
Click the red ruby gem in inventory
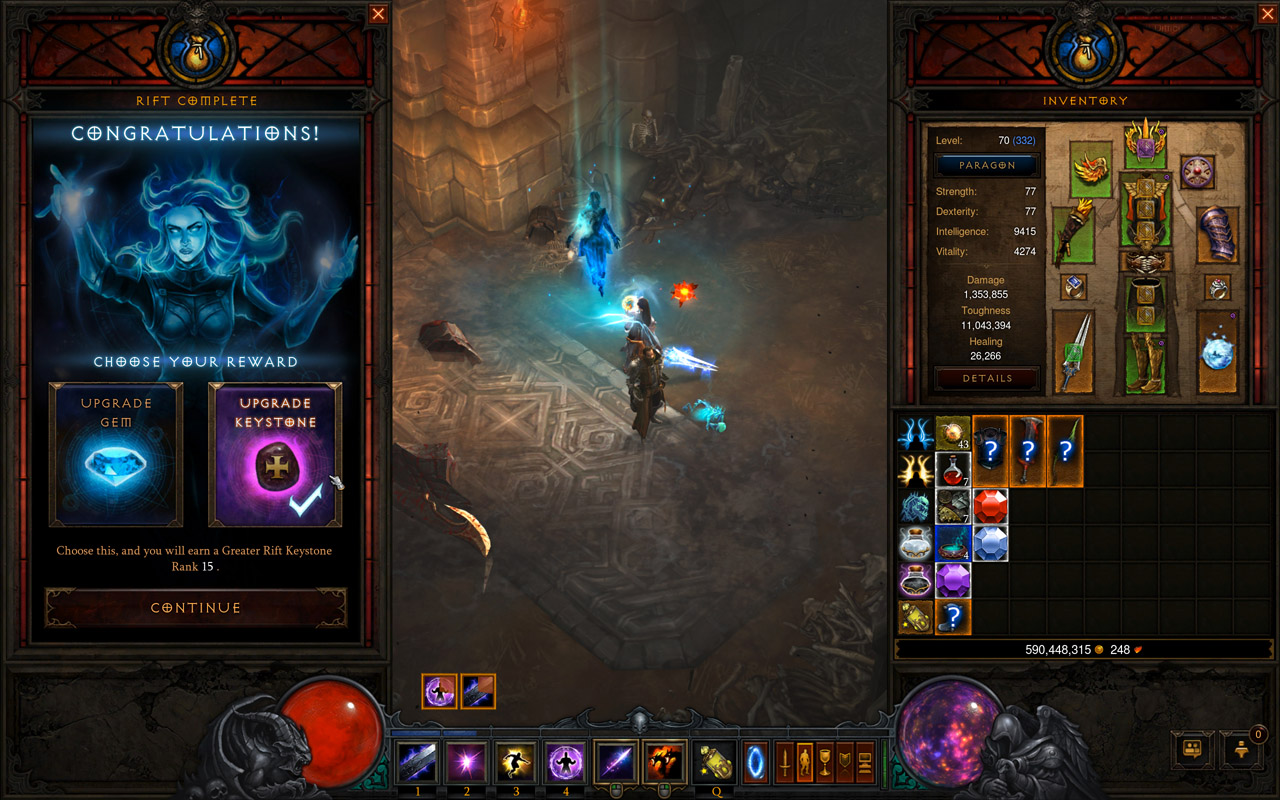(x=990, y=506)
